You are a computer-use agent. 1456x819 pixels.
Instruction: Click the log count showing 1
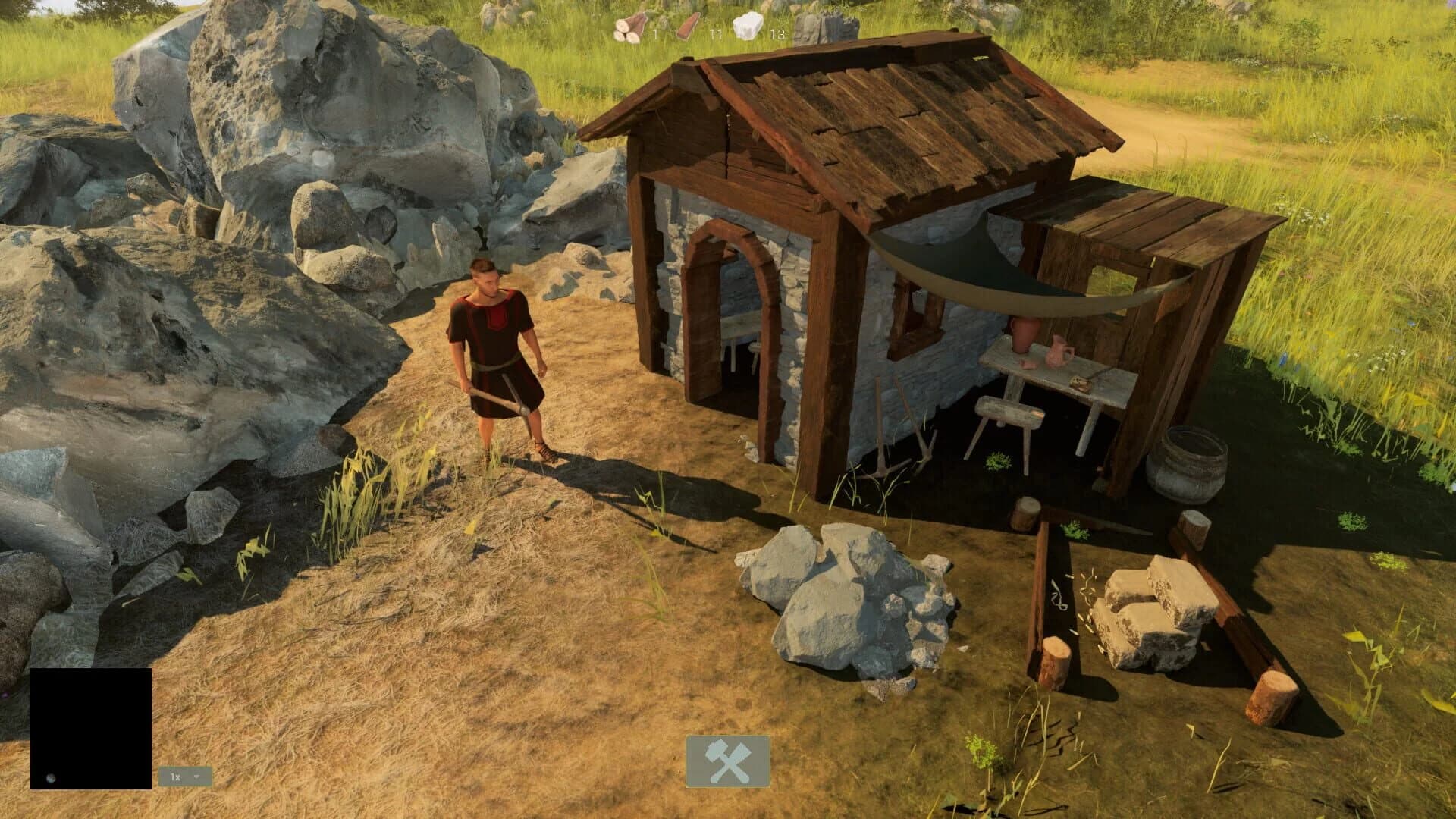(x=655, y=34)
